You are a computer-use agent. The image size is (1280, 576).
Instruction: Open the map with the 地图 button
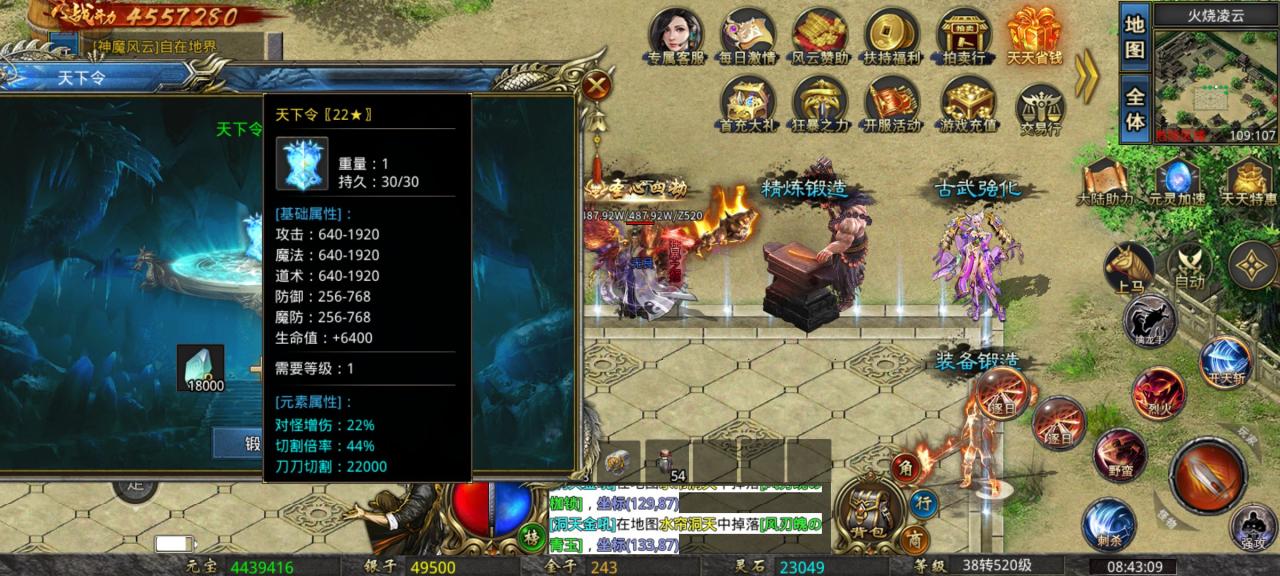tap(1134, 36)
